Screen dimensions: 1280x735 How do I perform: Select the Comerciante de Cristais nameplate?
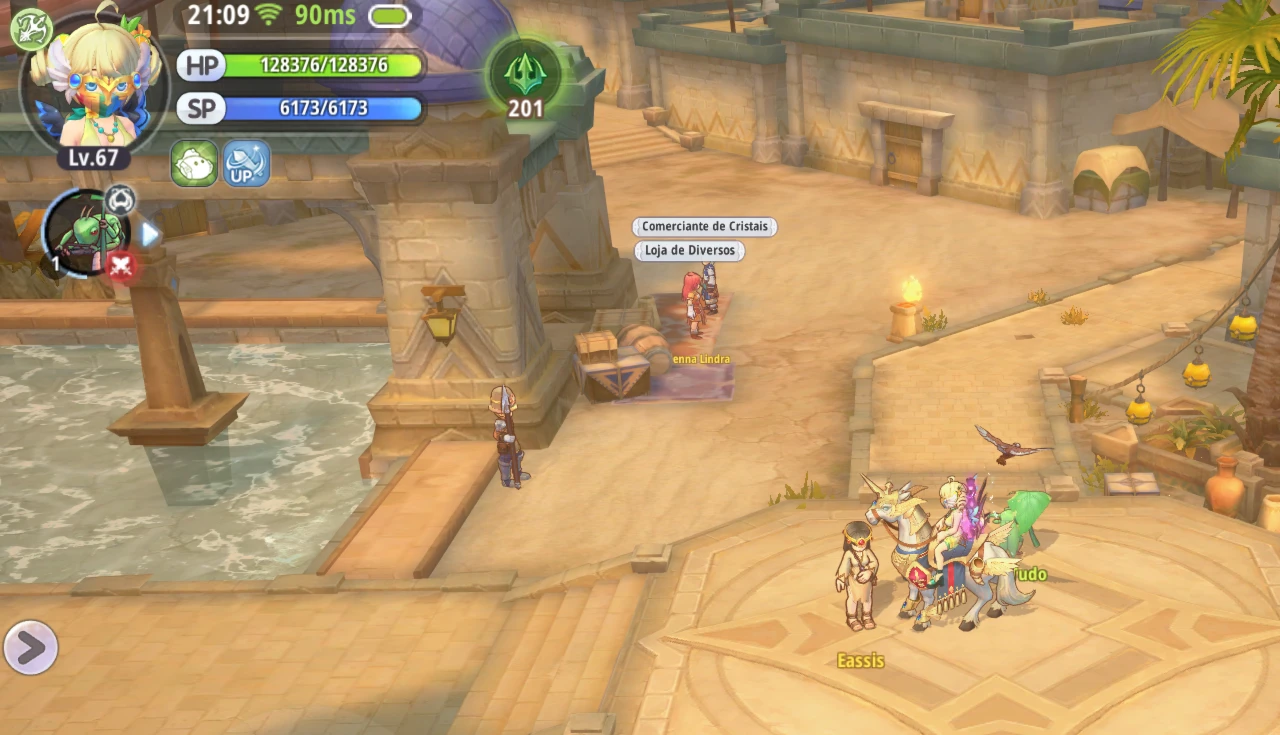(x=704, y=227)
